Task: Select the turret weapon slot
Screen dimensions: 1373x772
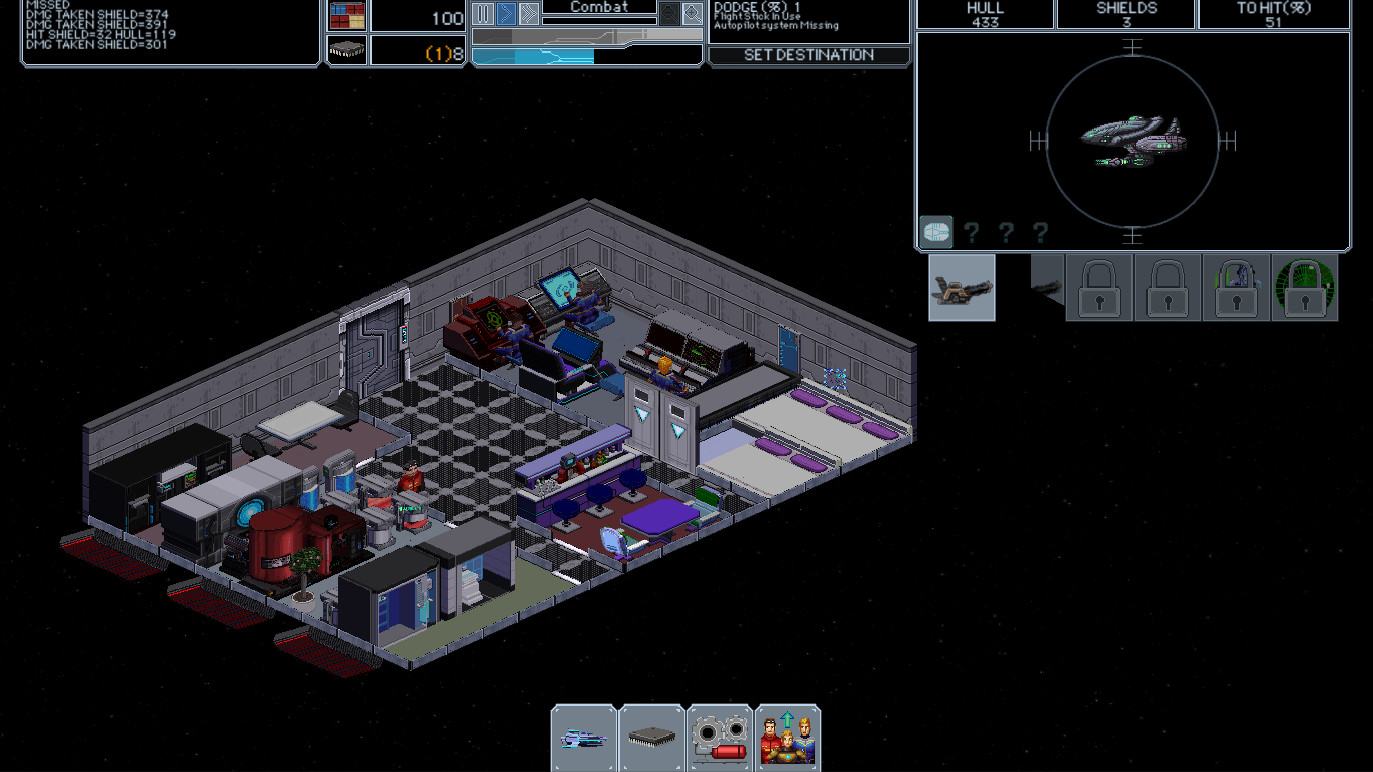Action: (x=962, y=288)
